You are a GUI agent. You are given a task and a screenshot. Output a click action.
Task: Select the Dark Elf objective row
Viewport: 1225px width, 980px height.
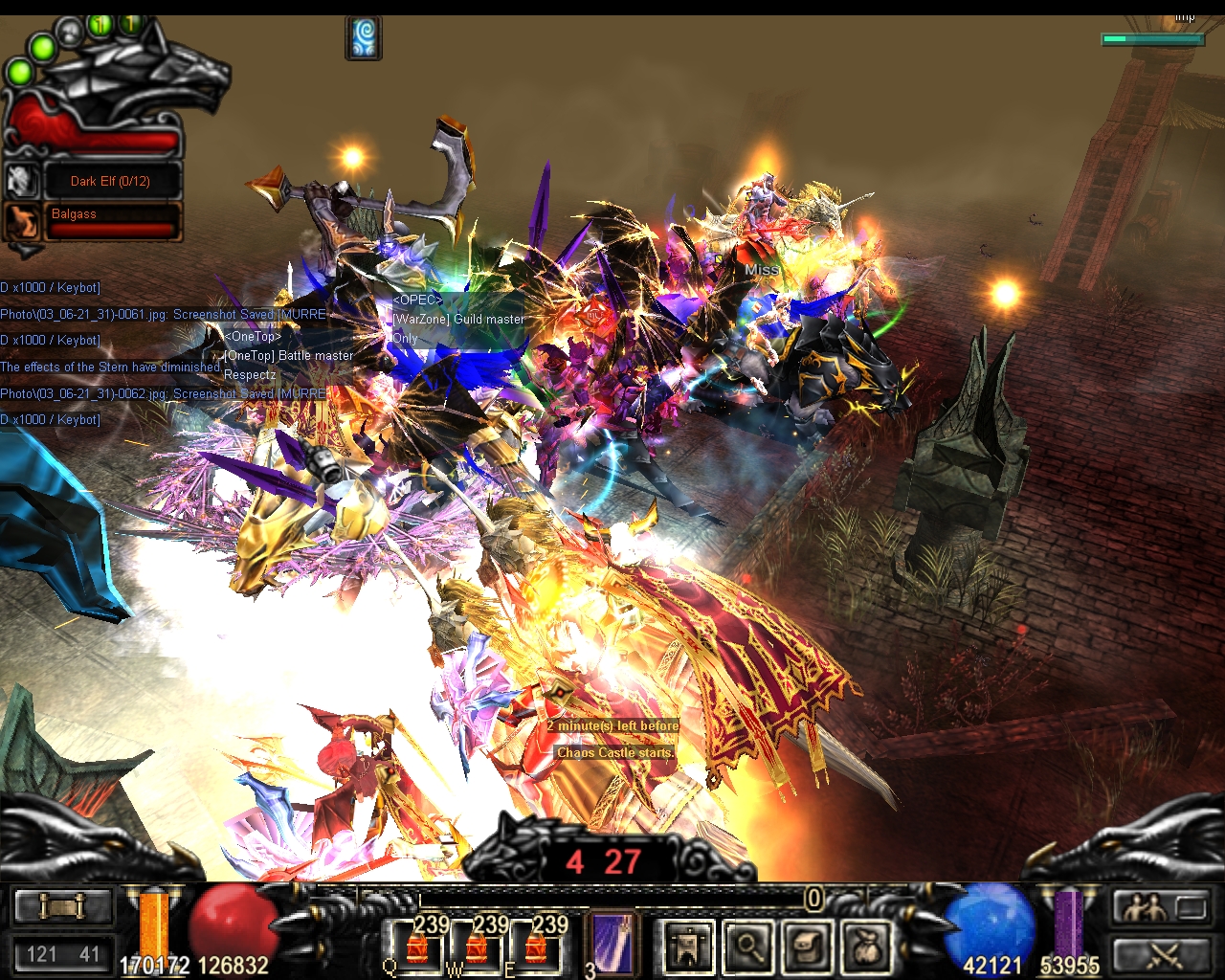(110, 181)
